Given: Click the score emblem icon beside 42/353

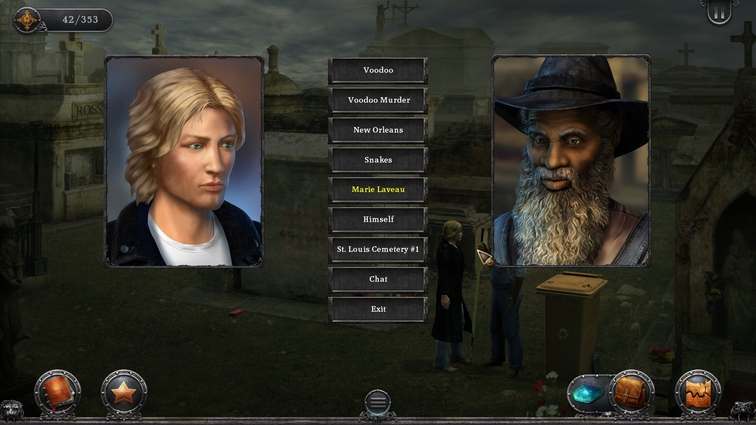Looking at the screenshot, I should [x=26, y=19].
